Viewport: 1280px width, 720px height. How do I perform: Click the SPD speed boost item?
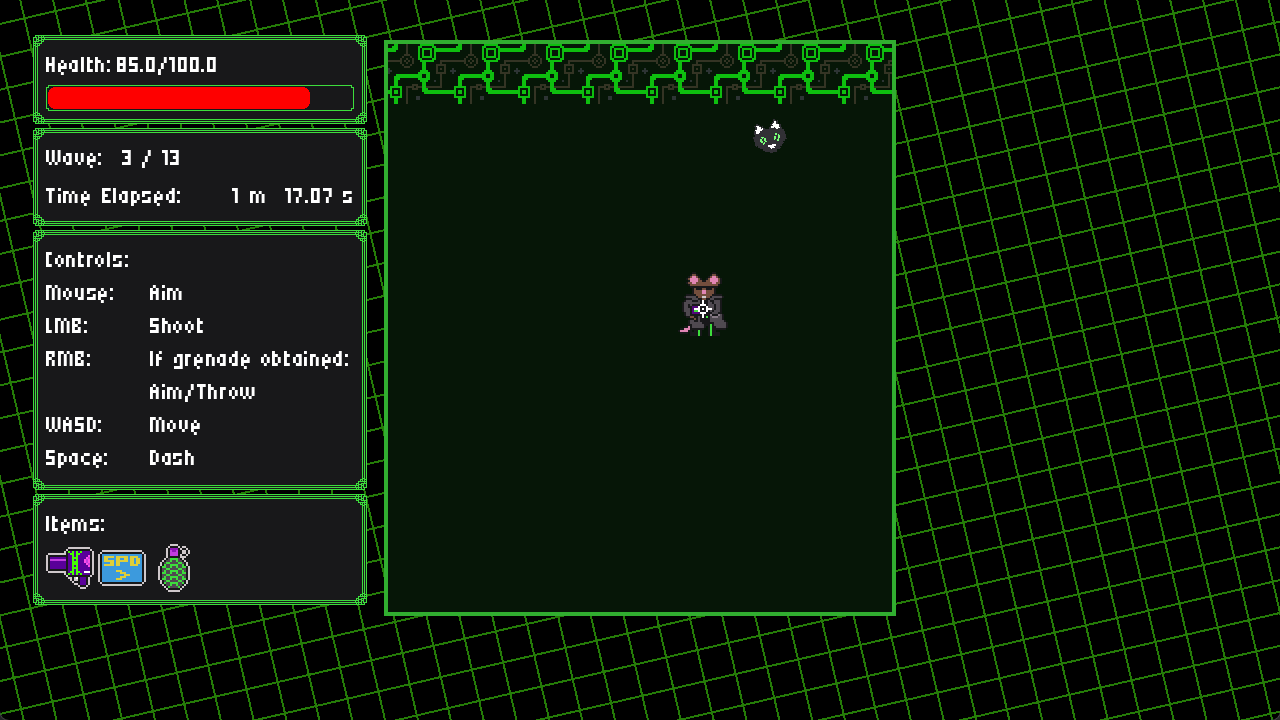(x=120, y=566)
